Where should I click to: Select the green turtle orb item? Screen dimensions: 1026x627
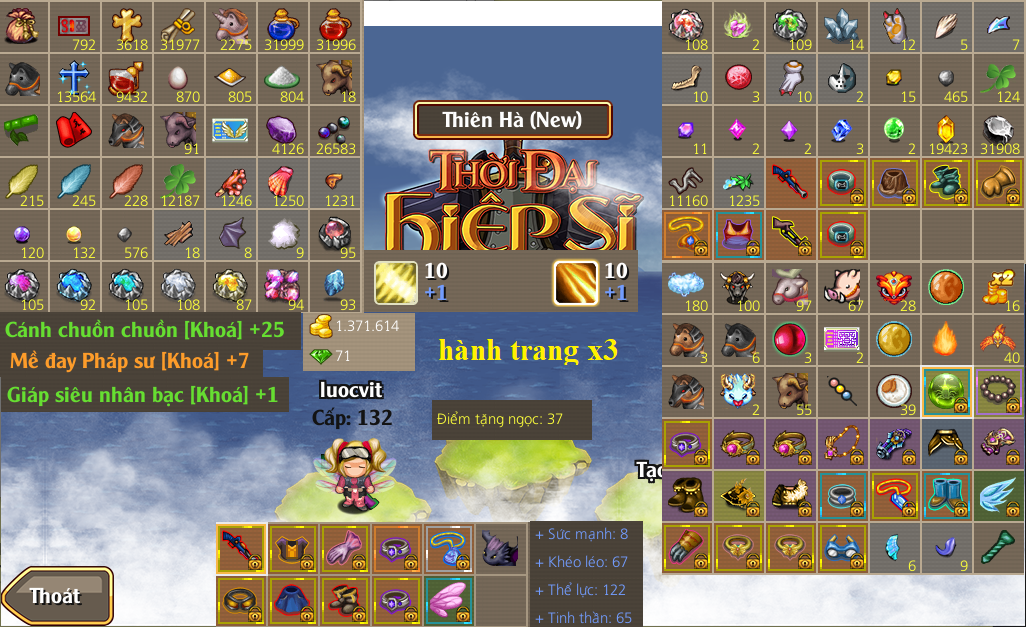[945, 391]
